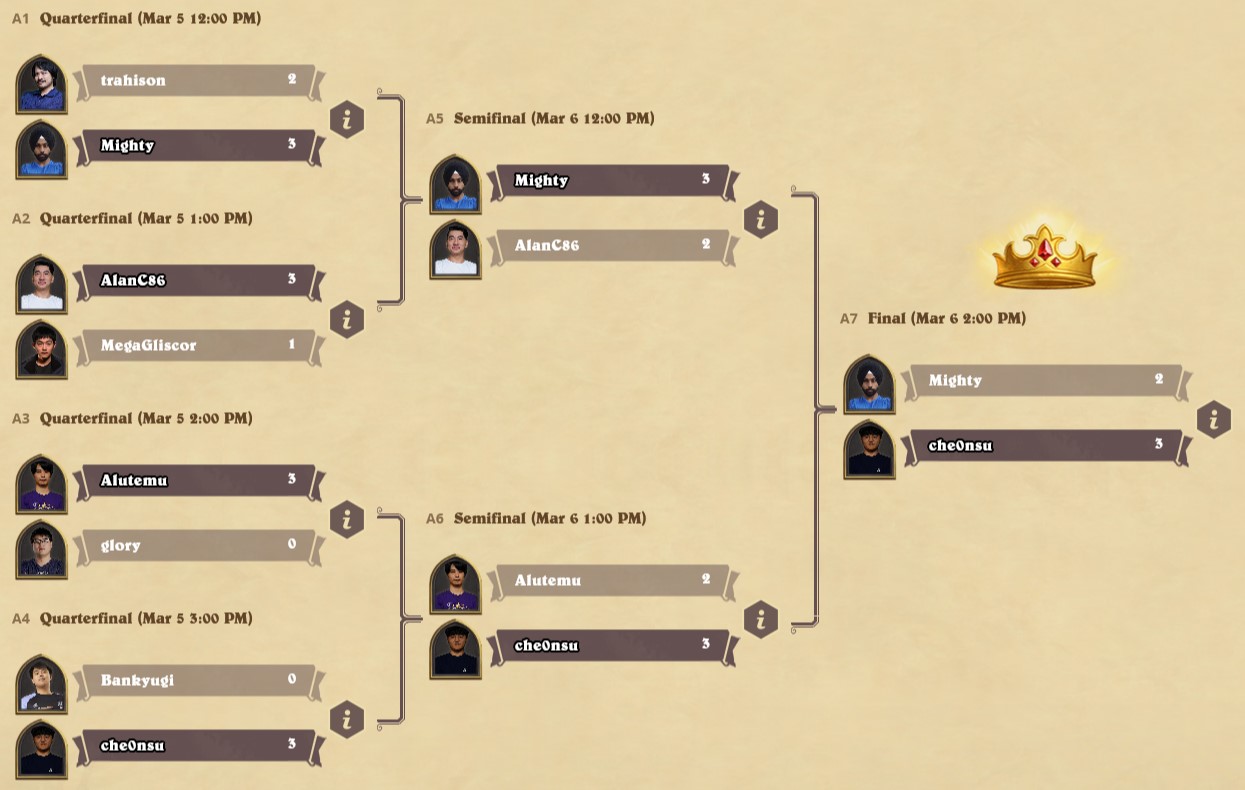Select Alutemu's banner in the A6 semifinal
The width and height of the screenshot is (1245, 790).
tap(611, 581)
